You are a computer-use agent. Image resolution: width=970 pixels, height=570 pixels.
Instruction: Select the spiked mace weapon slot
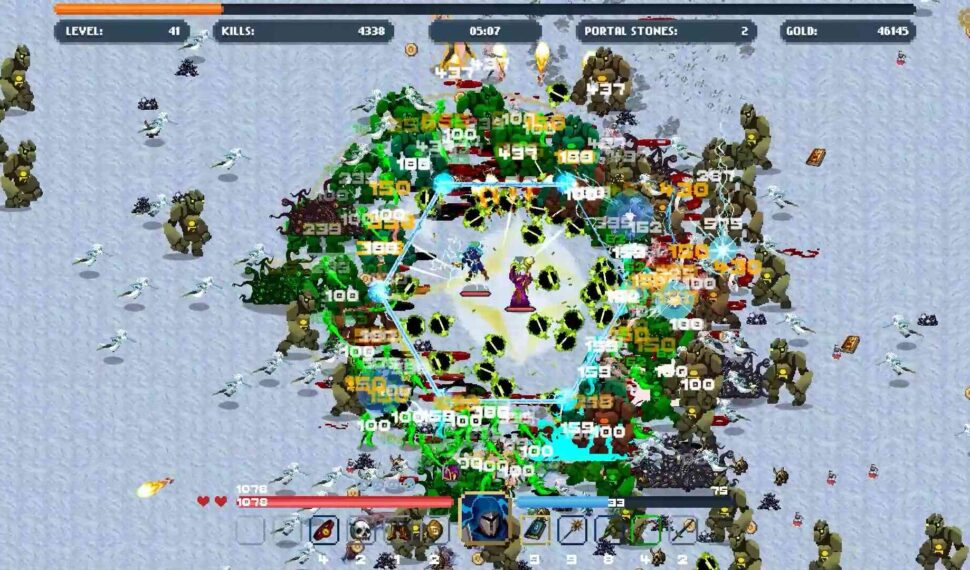[x=572, y=530]
